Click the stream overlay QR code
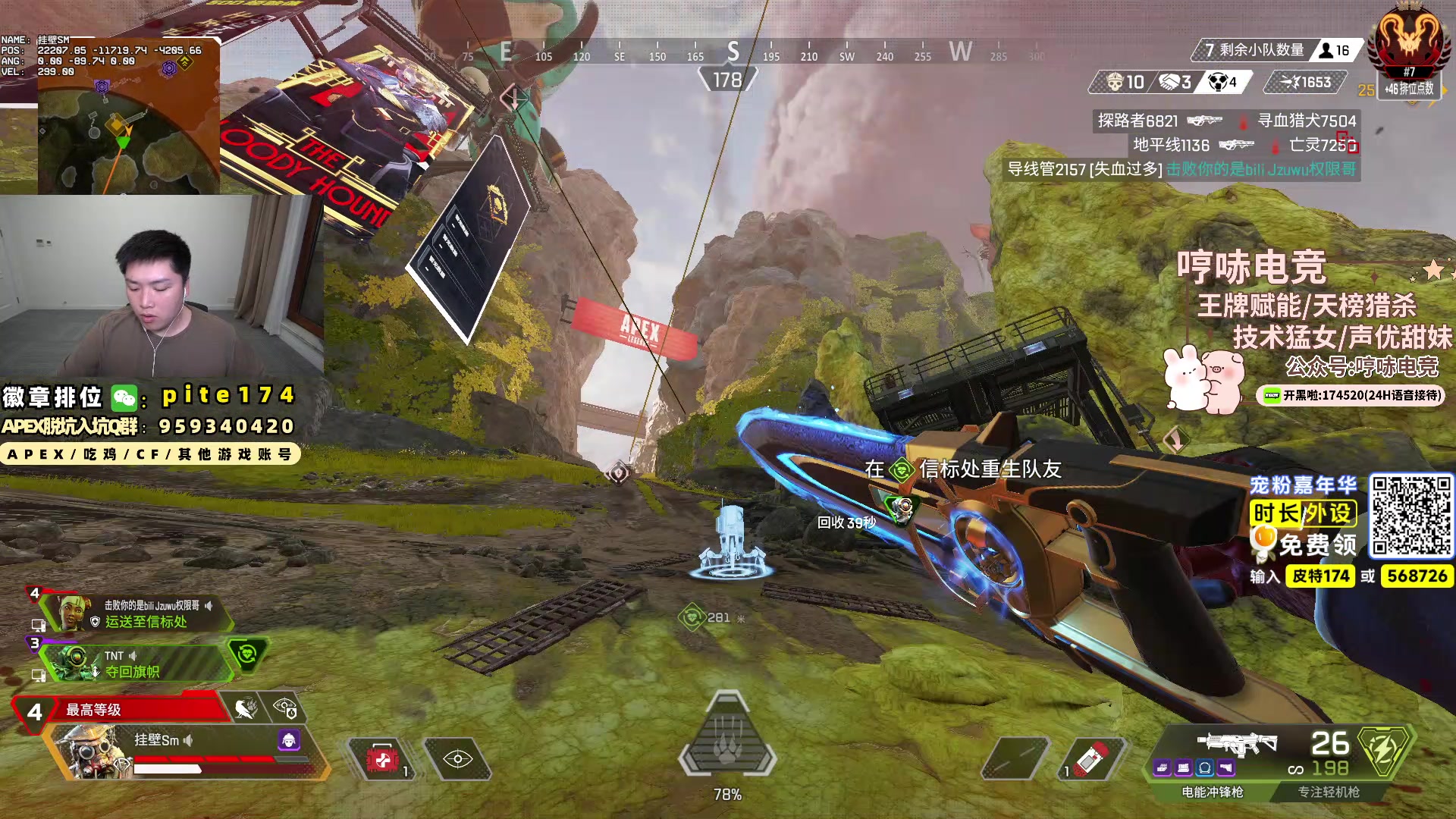This screenshot has width=1456, height=819. click(1410, 516)
